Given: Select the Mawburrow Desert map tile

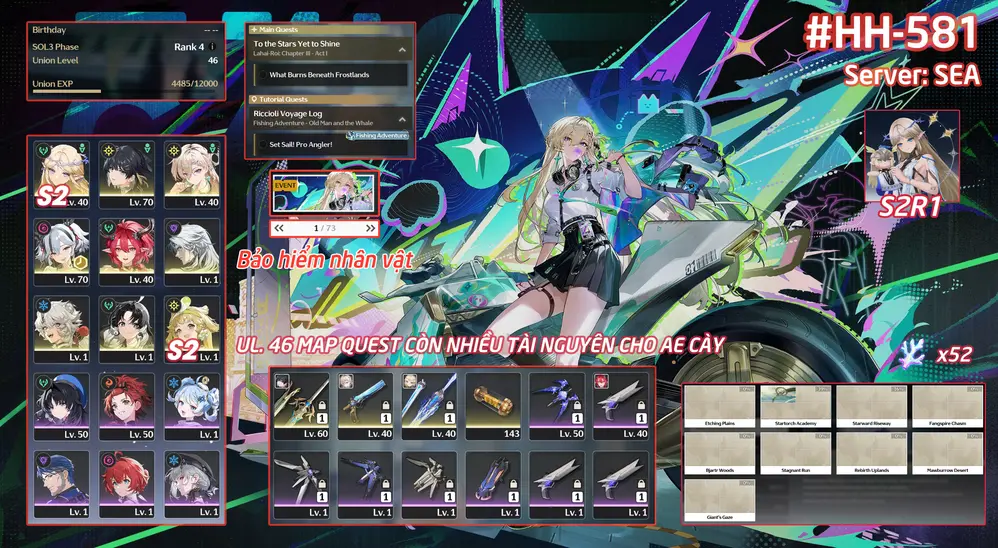Looking at the screenshot, I should tap(946, 454).
